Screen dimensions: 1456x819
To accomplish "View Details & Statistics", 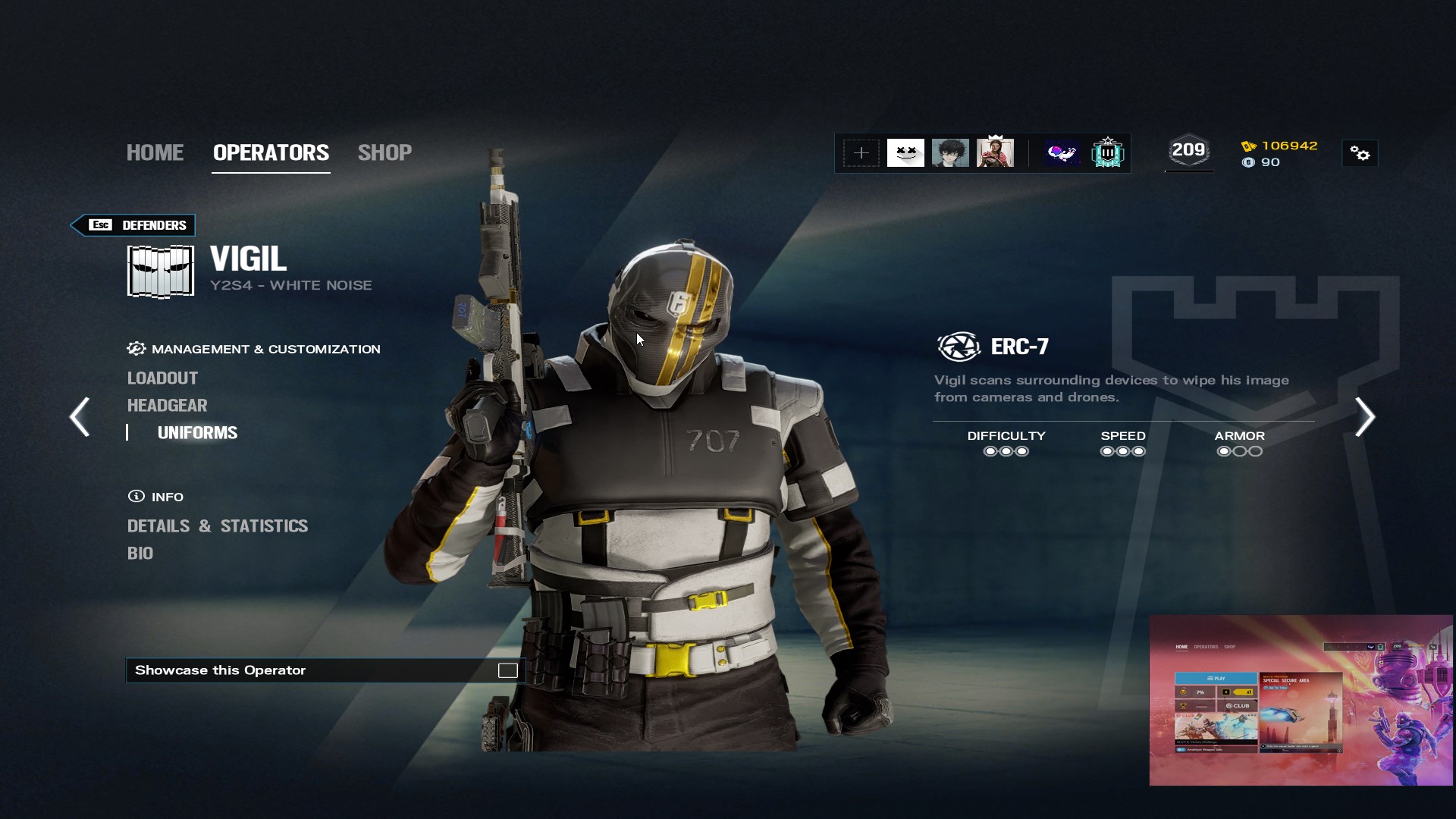I will (217, 526).
